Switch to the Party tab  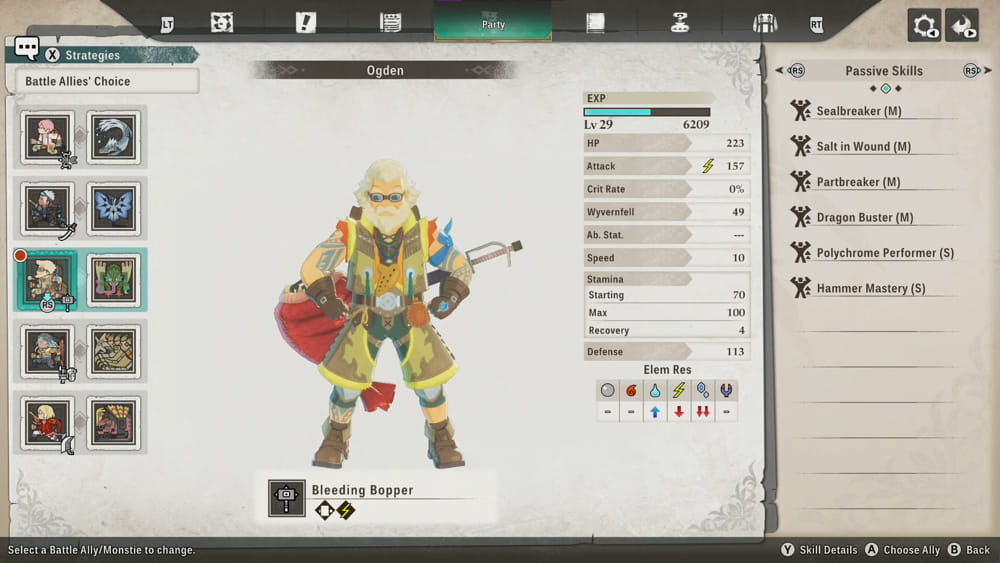pyautogui.click(x=492, y=22)
